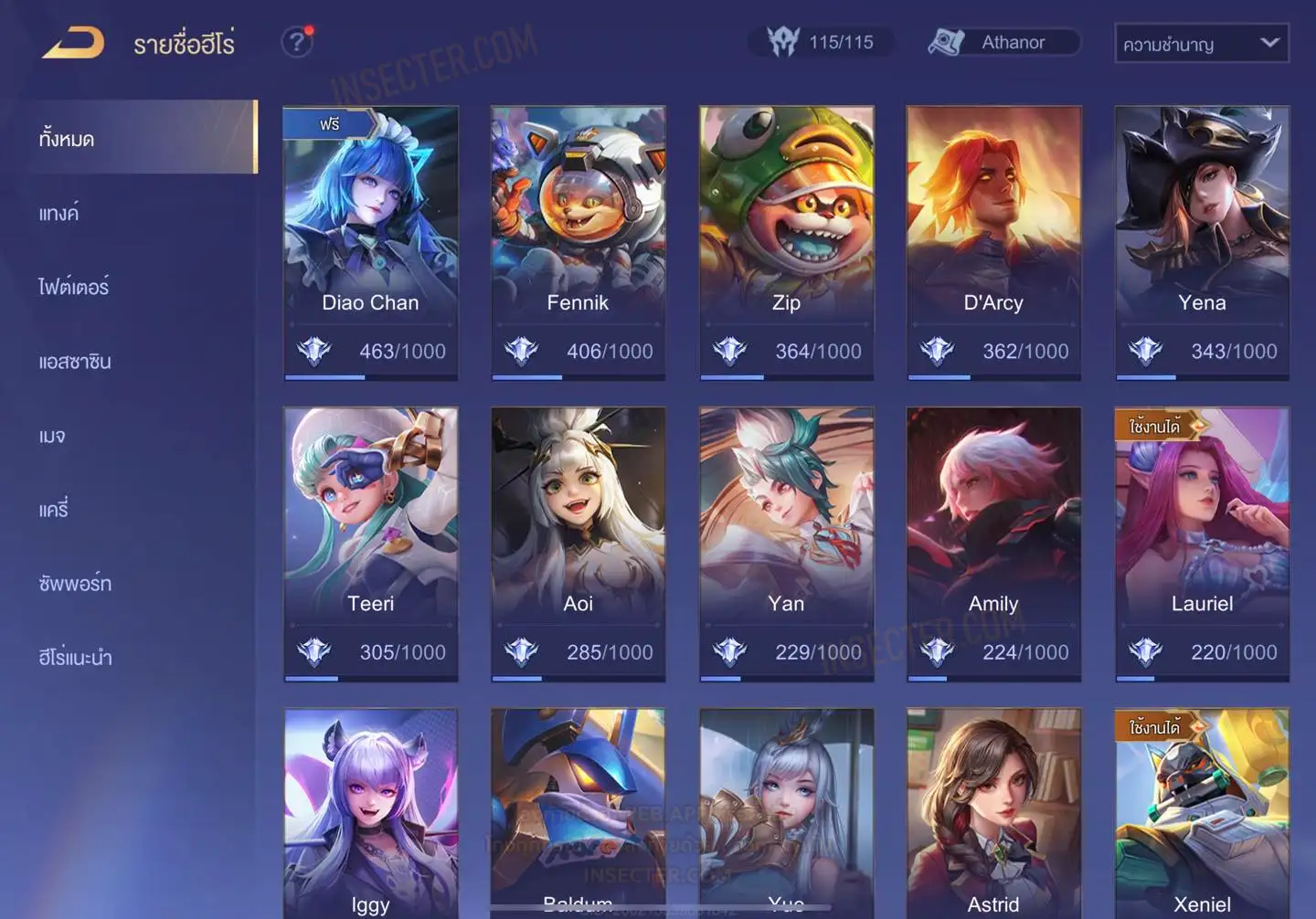The height and width of the screenshot is (919, 1316).
Task: Show the แอสซาซิน hero list
Action: tap(75, 362)
